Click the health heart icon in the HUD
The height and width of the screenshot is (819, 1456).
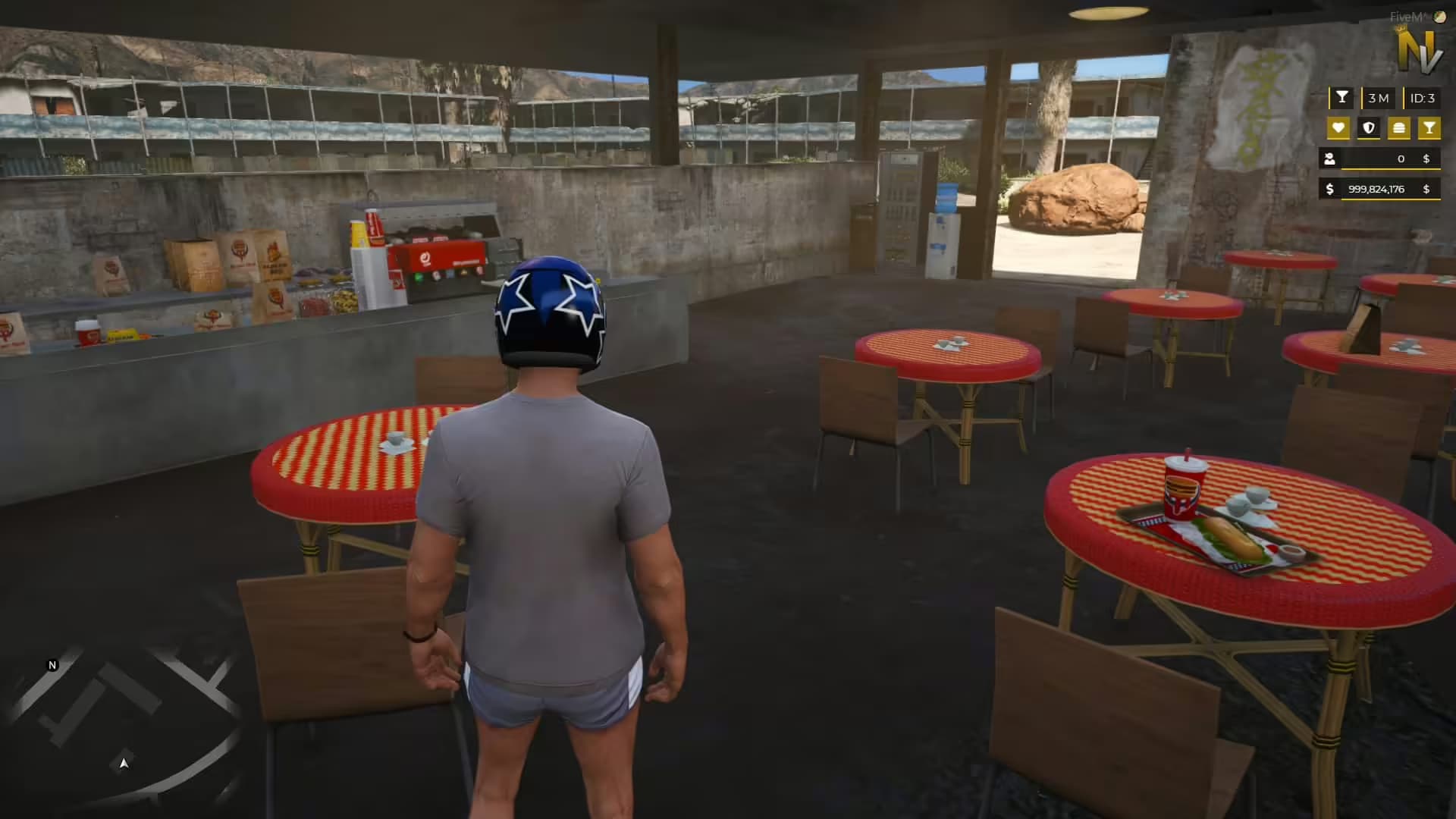pos(1338,127)
